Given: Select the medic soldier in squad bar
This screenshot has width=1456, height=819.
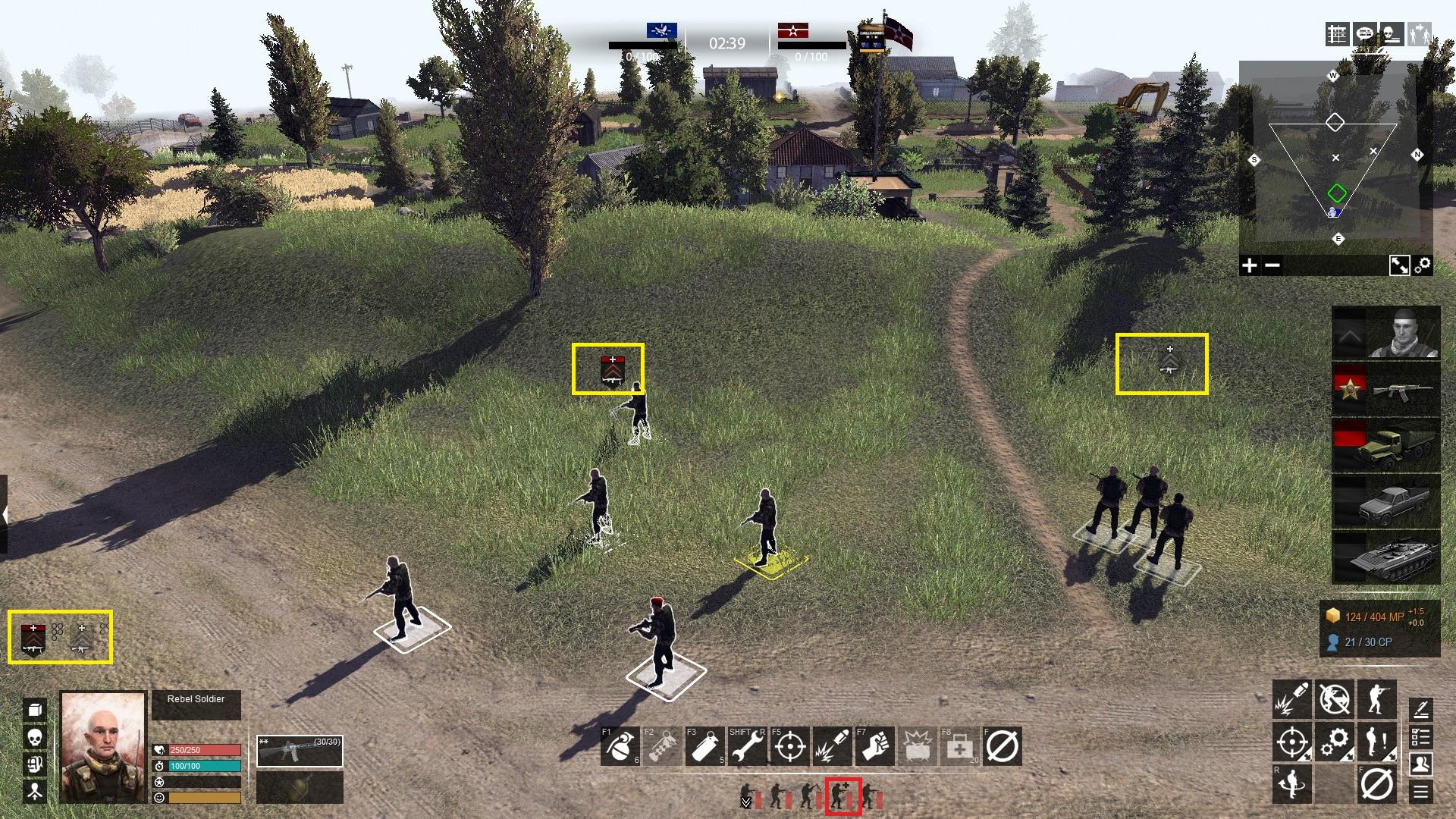Looking at the screenshot, I should click(x=843, y=796).
